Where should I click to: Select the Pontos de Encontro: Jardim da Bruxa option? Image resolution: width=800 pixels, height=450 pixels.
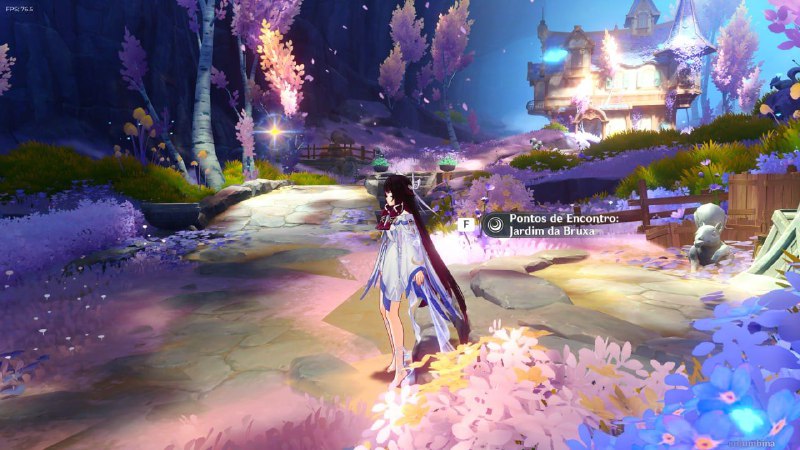tap(550, 225)
